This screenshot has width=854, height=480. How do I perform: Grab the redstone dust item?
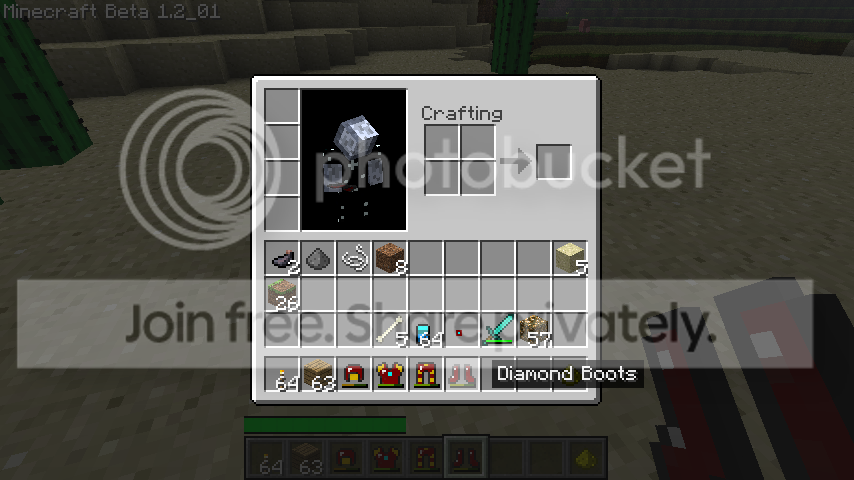[461, 331]
